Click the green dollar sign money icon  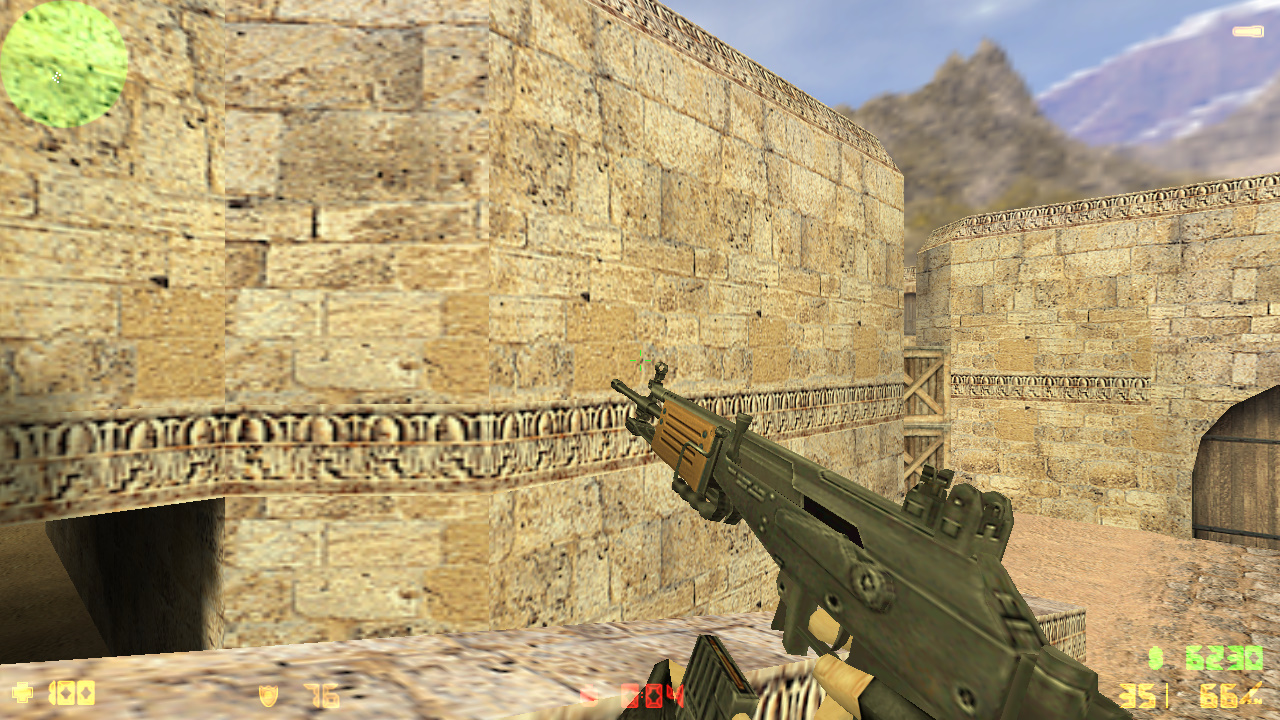(x=1156, y=660)
